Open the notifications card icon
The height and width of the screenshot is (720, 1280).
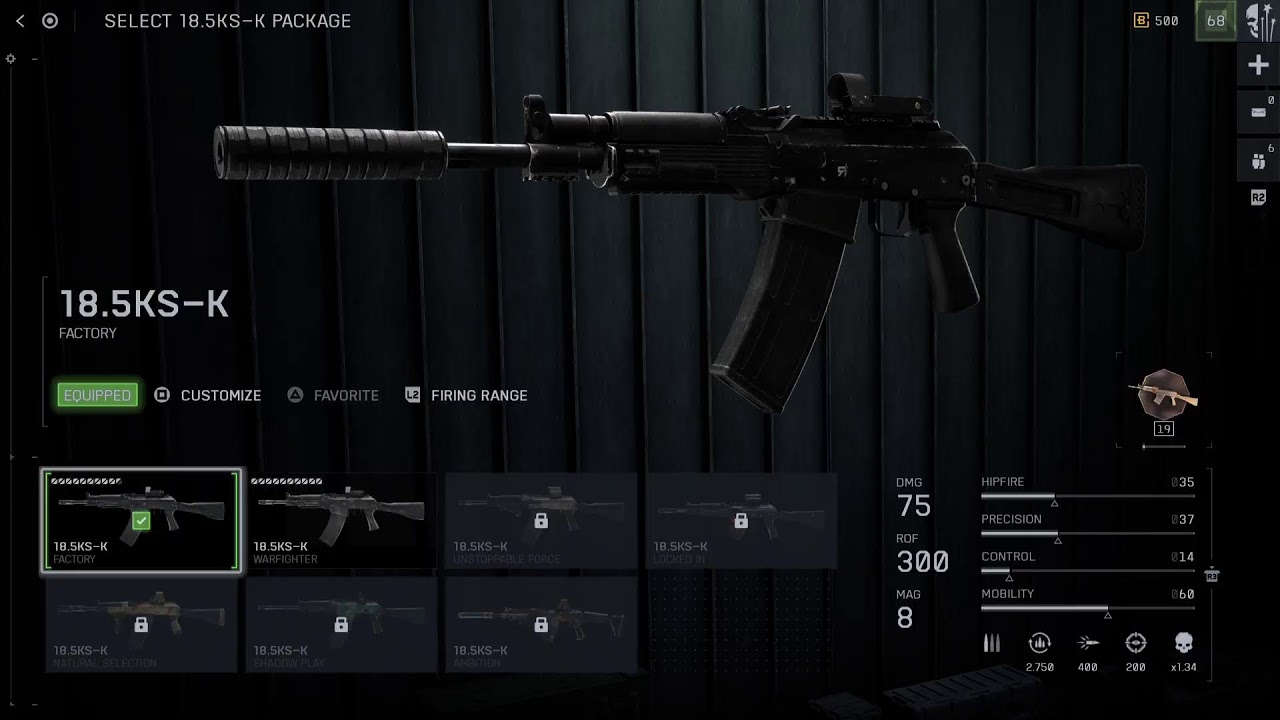1258,113
